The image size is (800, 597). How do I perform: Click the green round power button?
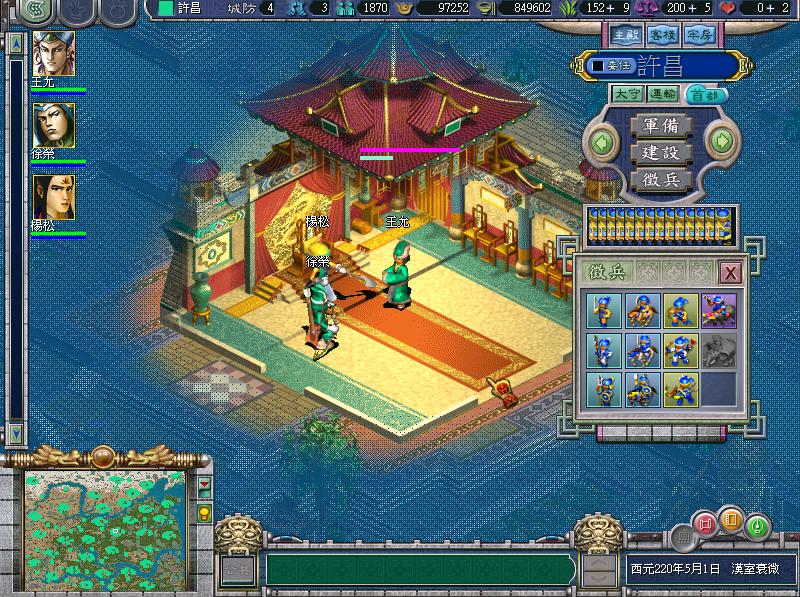click(x=757, y=523)
